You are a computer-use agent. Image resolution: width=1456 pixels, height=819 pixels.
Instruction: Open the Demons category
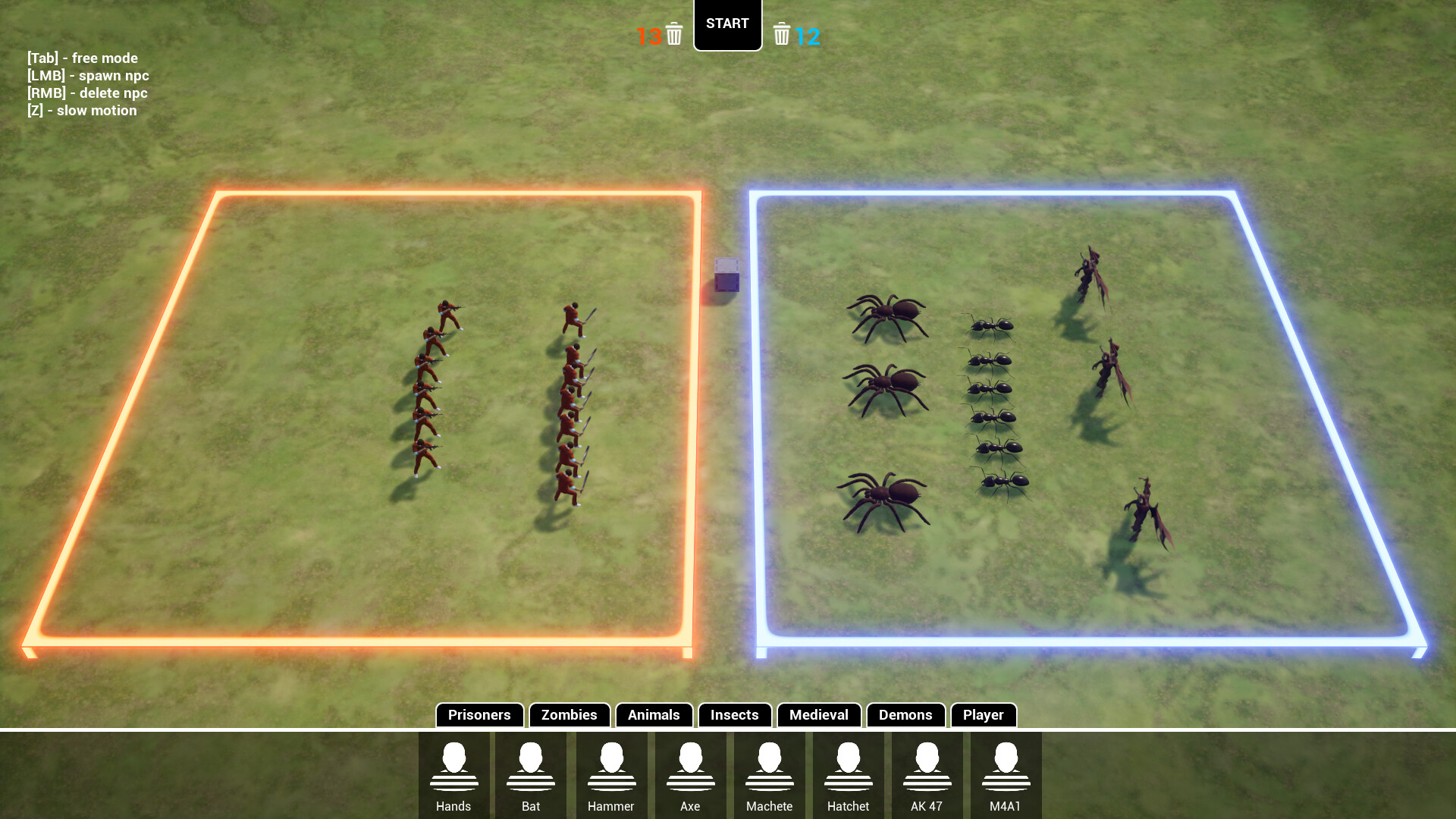pyautogui.click(x=905, y=715)
